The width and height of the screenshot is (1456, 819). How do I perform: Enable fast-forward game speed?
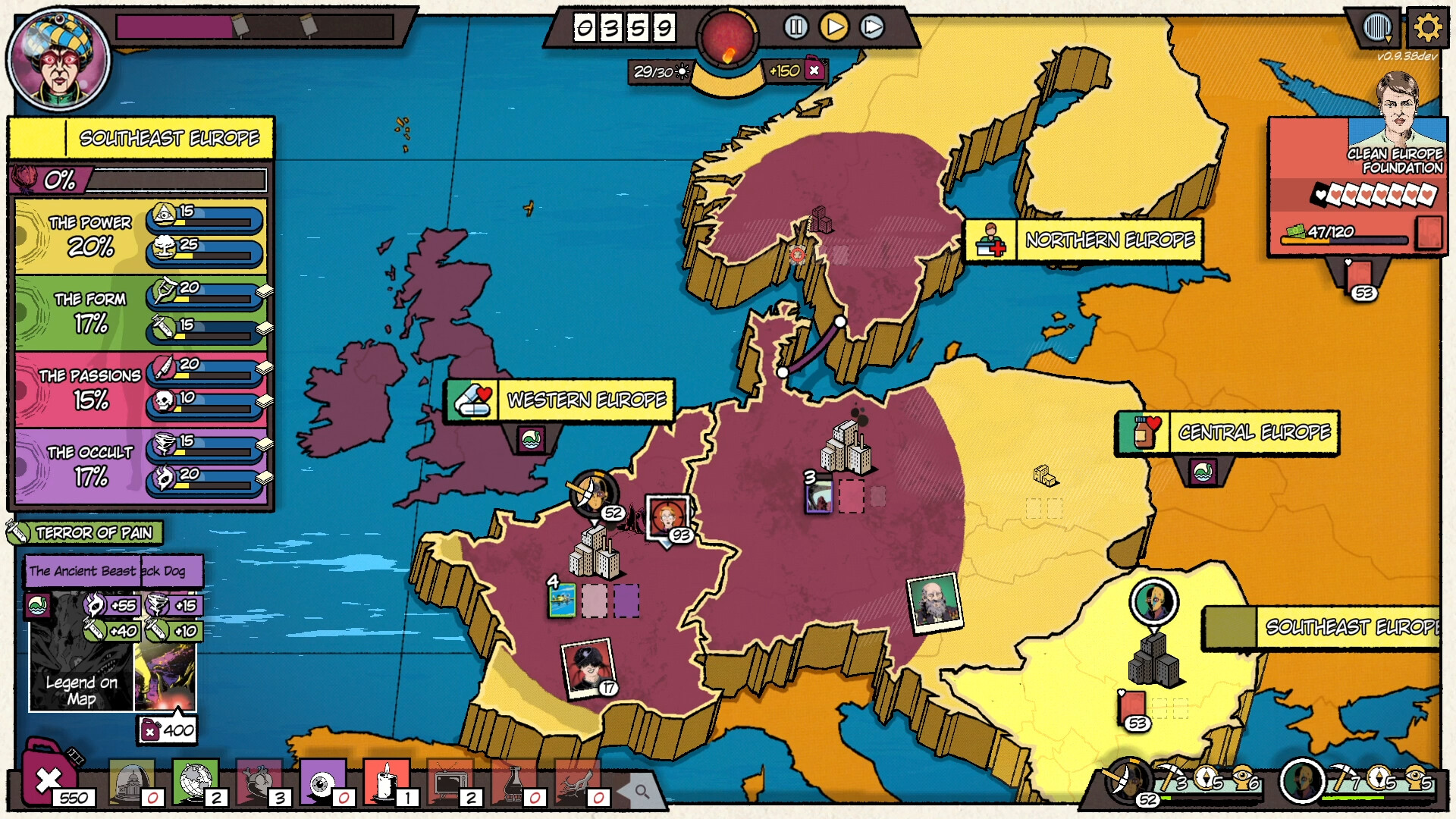873,27
